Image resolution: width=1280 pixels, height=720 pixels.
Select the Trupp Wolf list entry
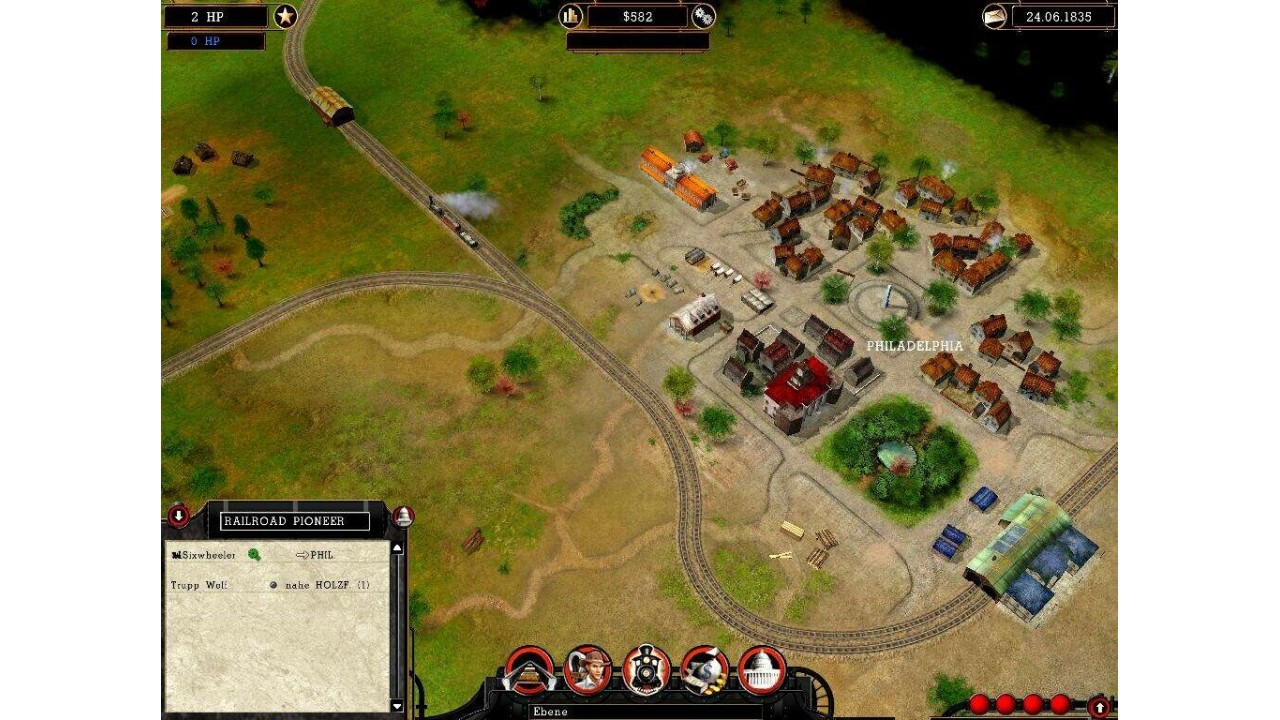click(x=199, y=585)
